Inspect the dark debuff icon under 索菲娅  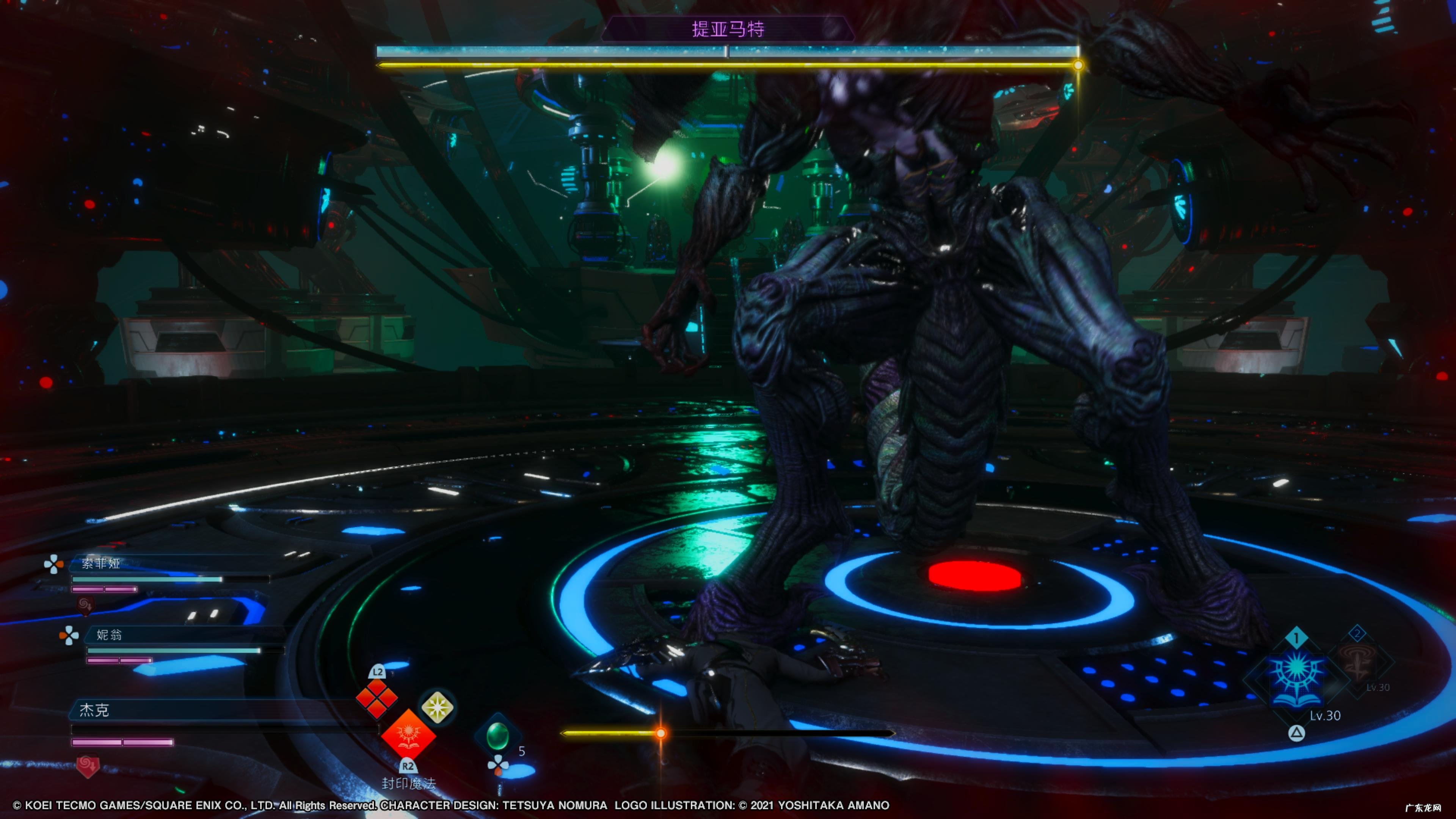coord(85,606)
